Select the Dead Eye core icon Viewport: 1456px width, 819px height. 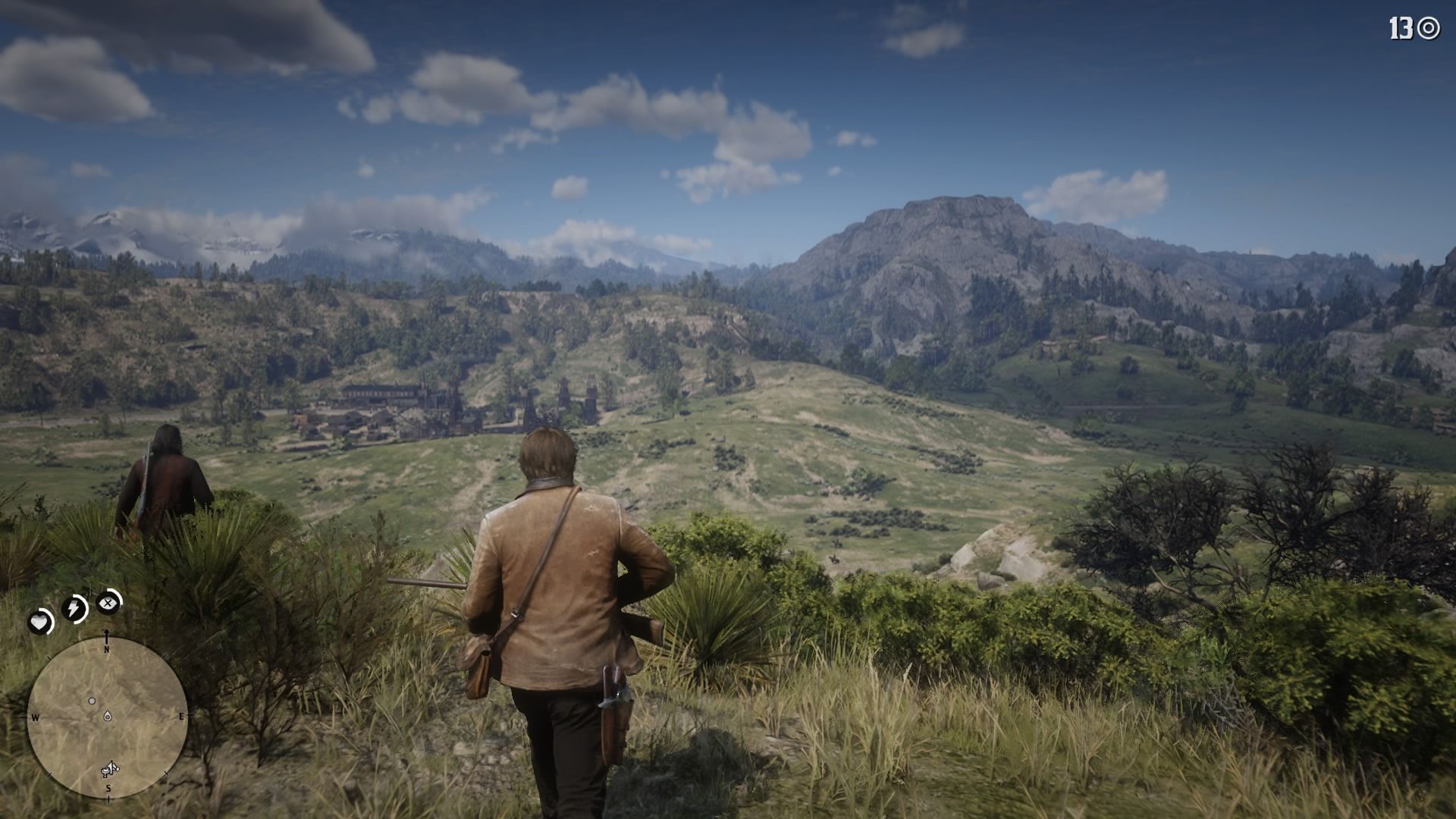pyautogui.click(x=108, y=604)
